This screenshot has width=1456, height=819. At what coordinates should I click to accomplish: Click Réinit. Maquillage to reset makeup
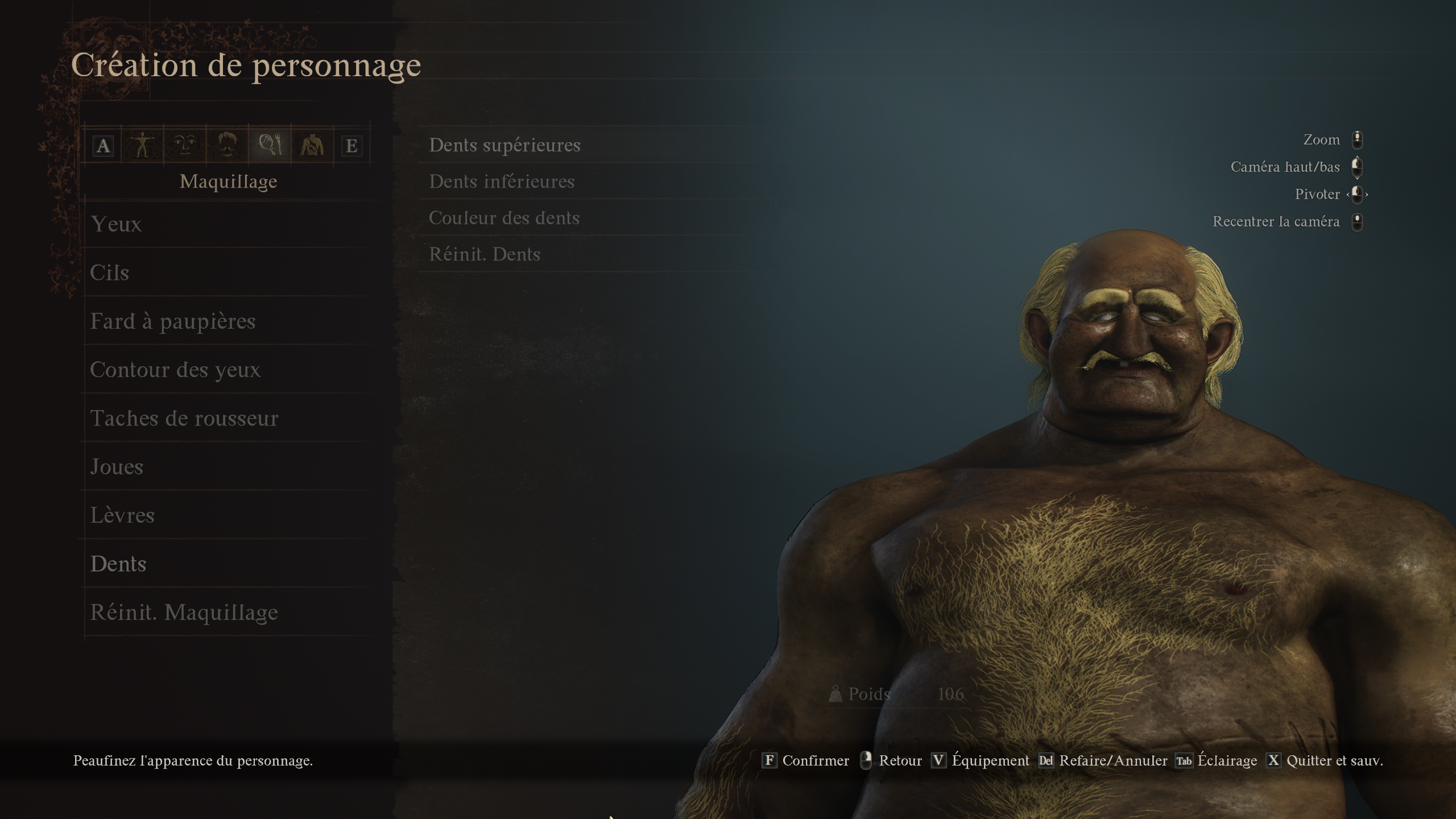point(184,613)
